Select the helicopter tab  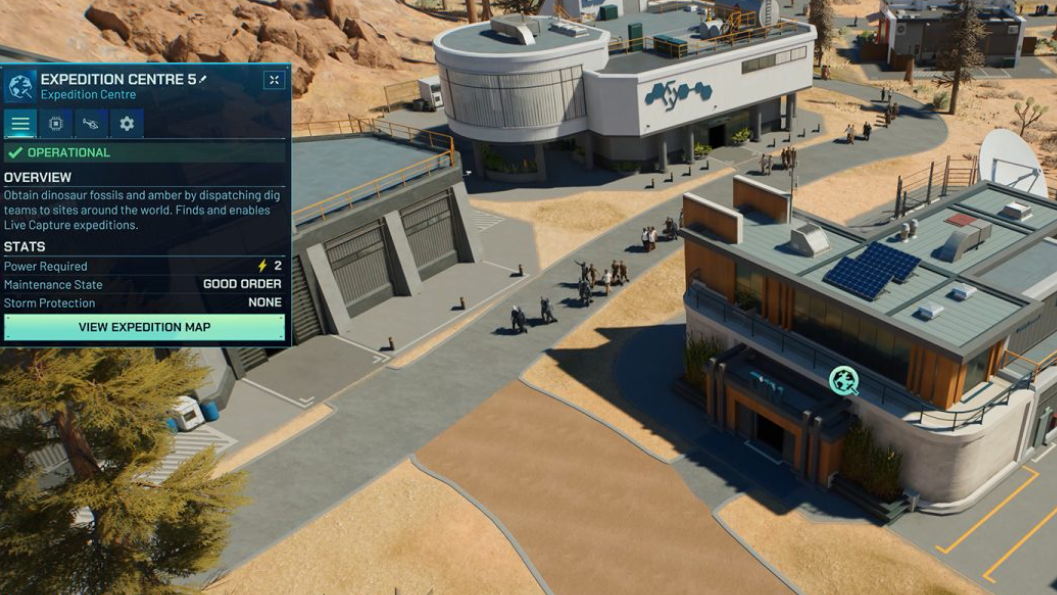tap(91, 124)
